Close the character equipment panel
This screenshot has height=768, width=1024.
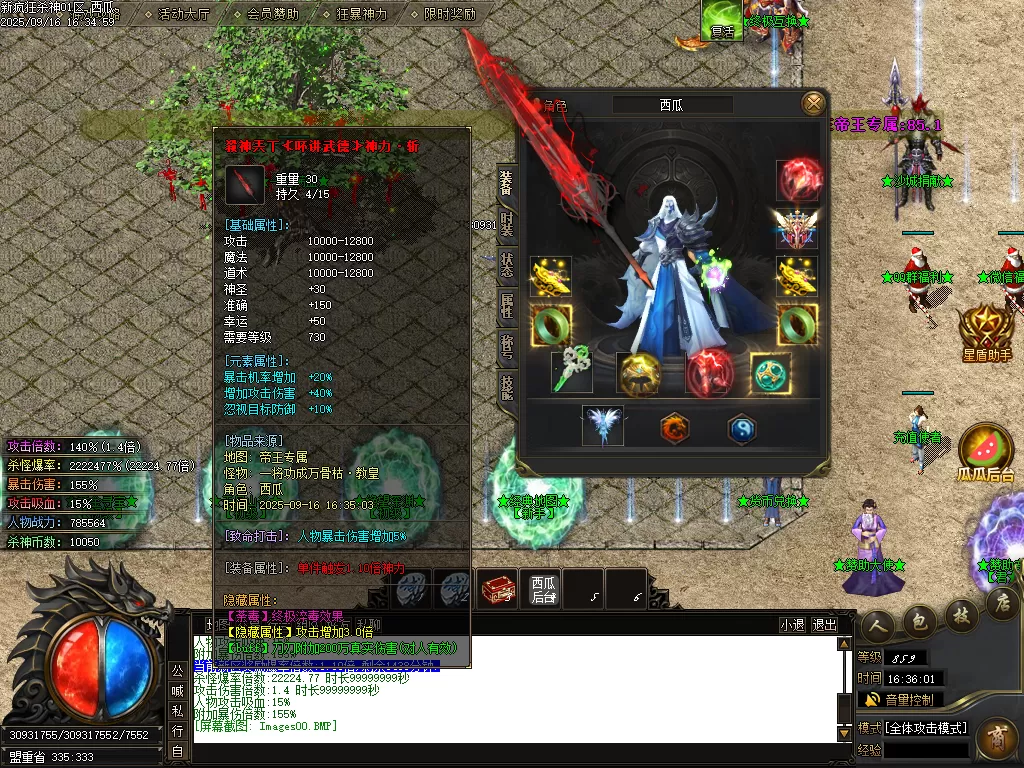(x=814, y=102)
